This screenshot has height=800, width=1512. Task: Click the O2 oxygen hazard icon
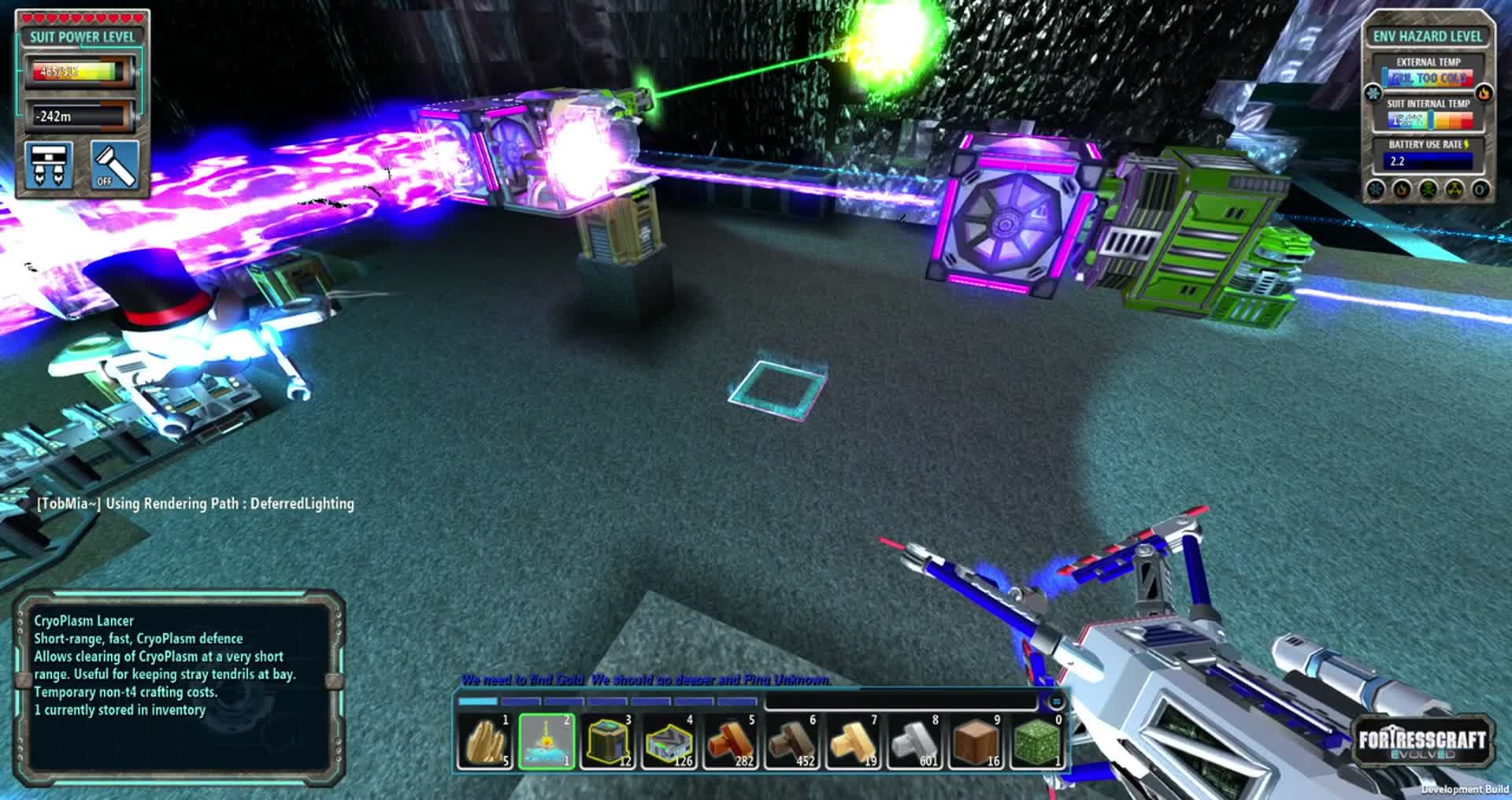pos(1480,190)
